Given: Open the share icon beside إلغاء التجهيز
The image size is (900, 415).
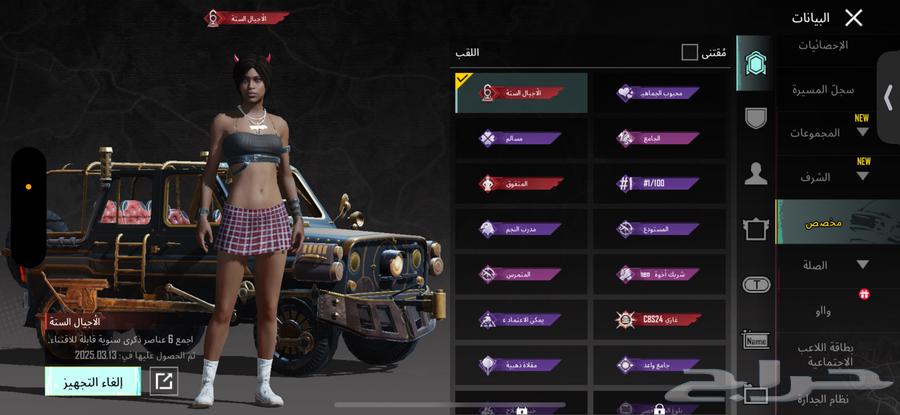Looking at the screenshot, I should click(163, 381).
